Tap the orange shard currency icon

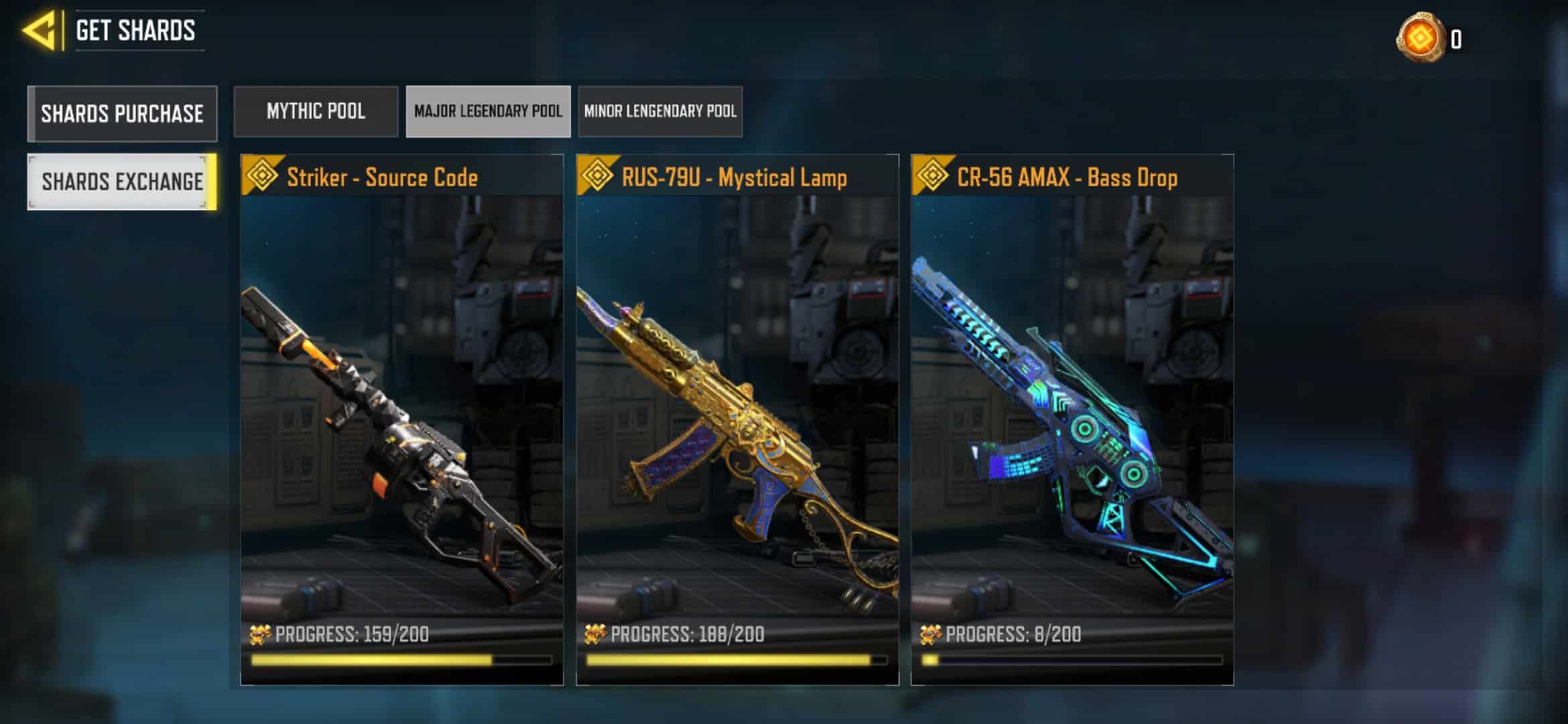1419,38
